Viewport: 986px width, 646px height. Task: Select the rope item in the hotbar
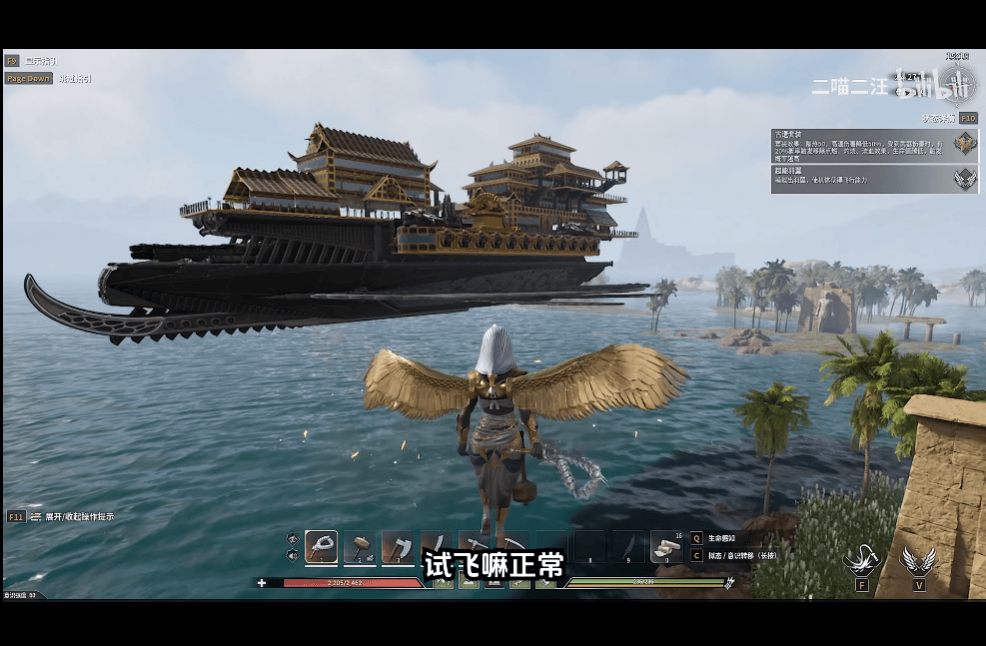pyautogui.click(x=321, y=546)
